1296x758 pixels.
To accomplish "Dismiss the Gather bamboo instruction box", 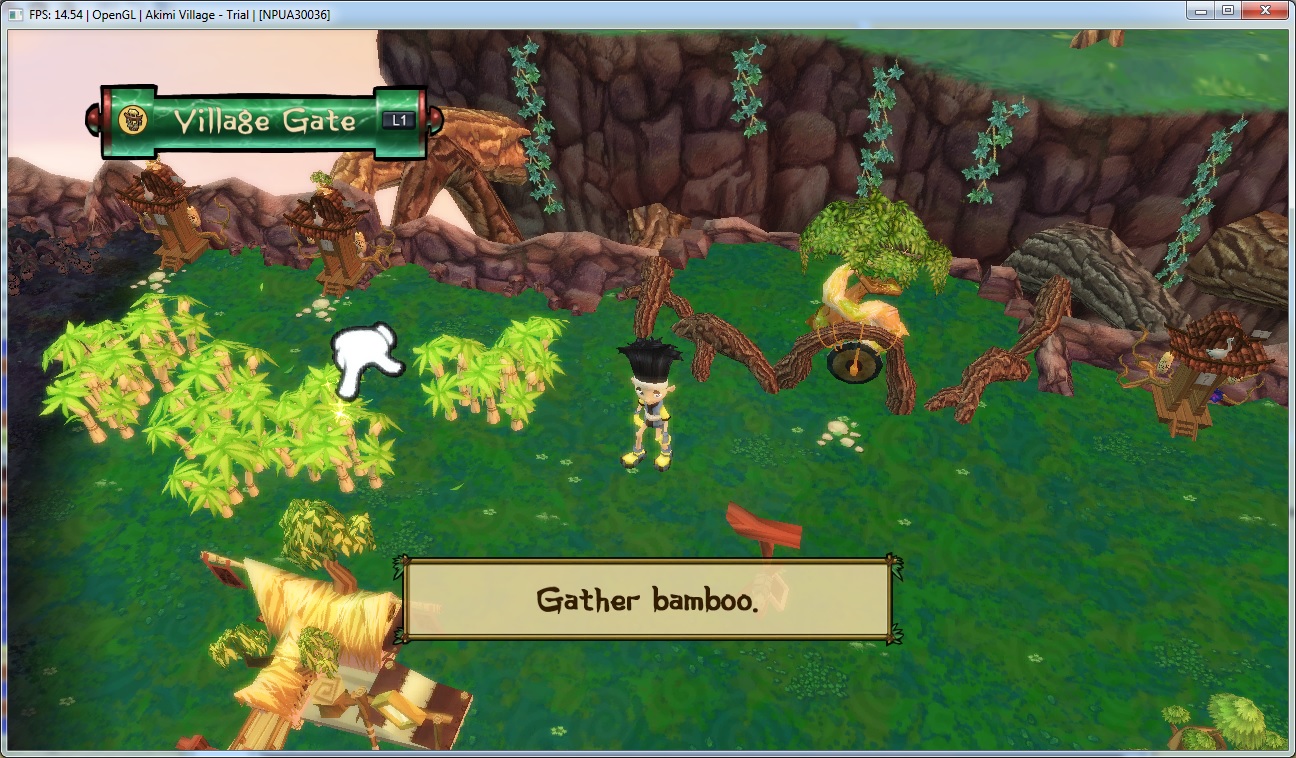I will [647, 599].
